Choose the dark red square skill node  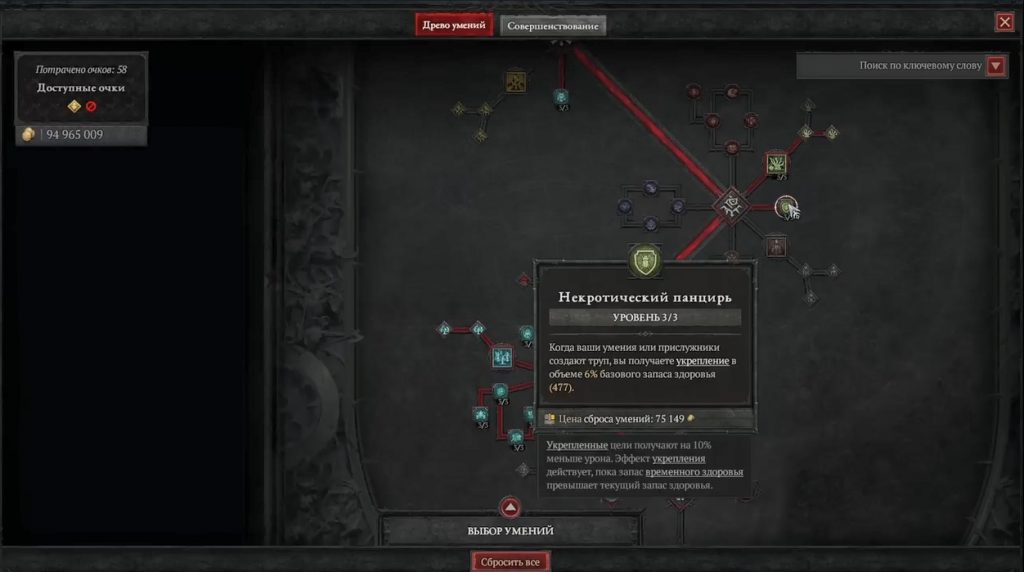tap(776, 245)
